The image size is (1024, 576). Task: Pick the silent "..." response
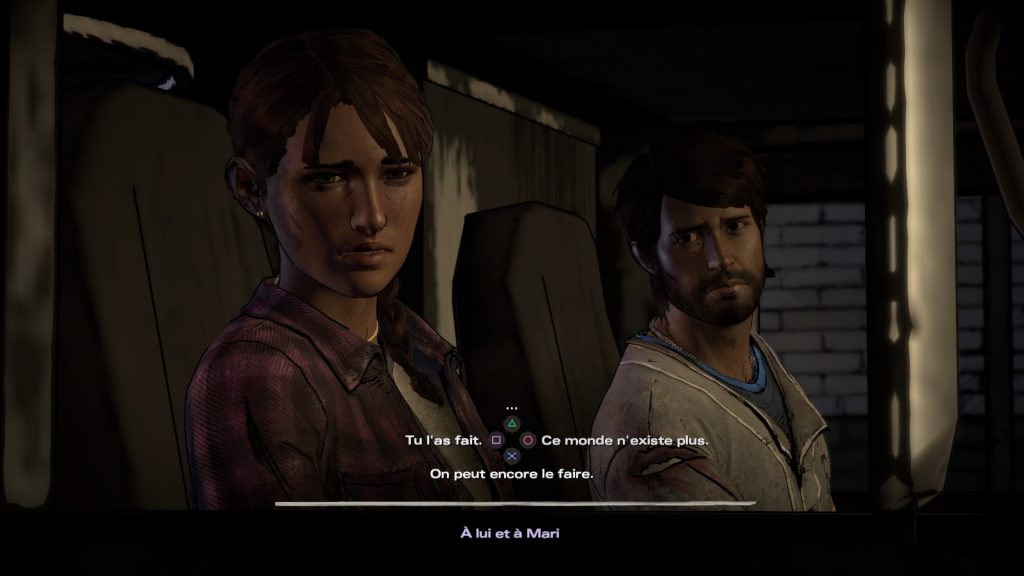coord(512,408)
